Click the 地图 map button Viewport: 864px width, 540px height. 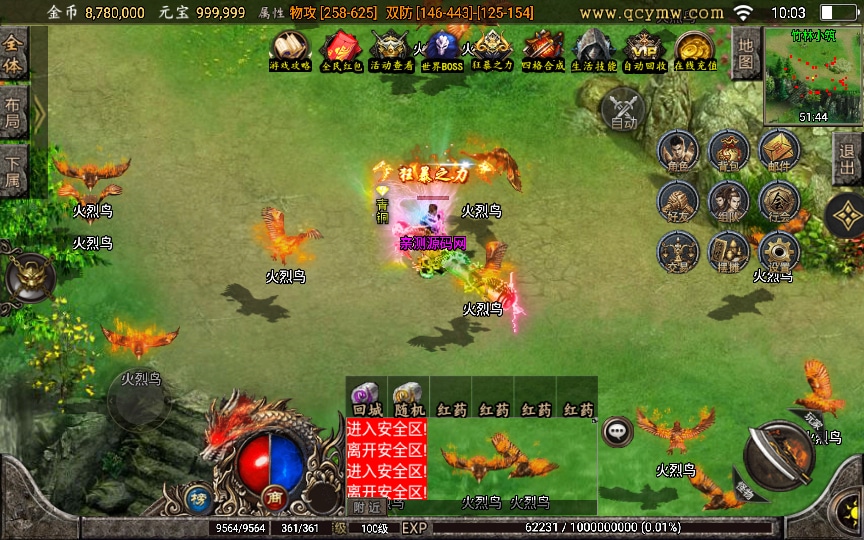coord(745,54)
